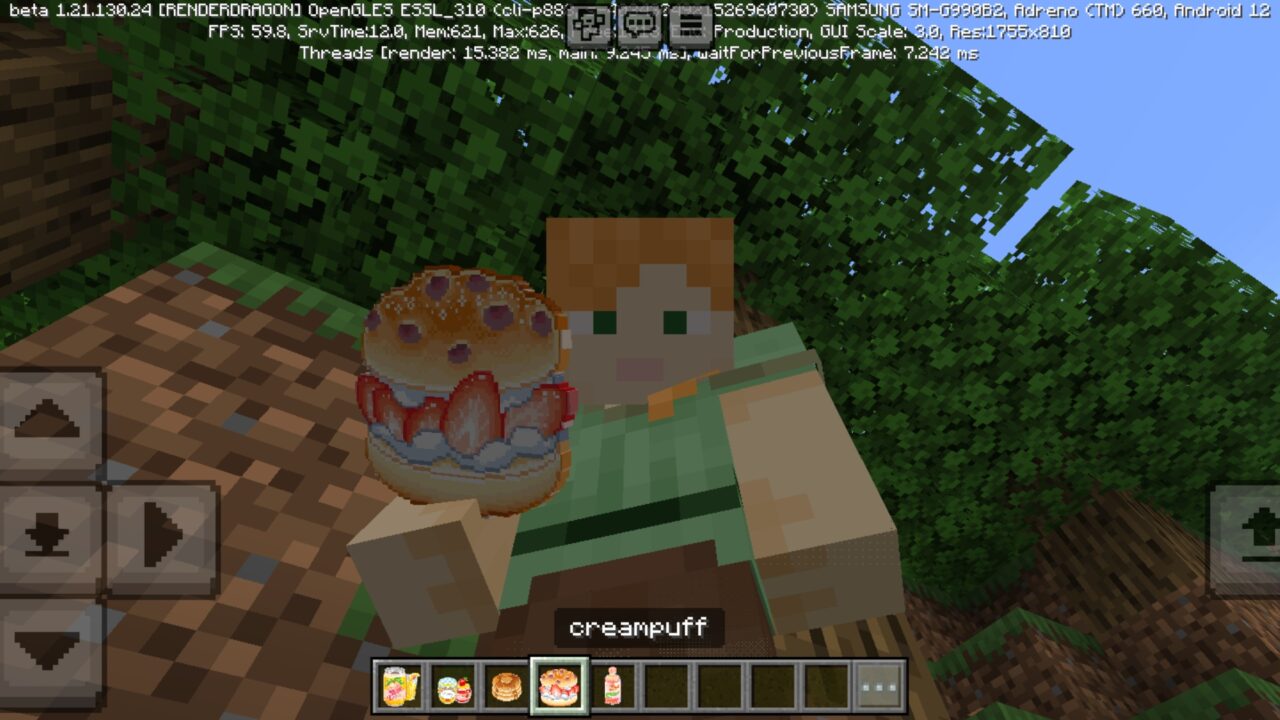
Task: Select the creampuff hotbar item
Action: (x=560, y=687)
